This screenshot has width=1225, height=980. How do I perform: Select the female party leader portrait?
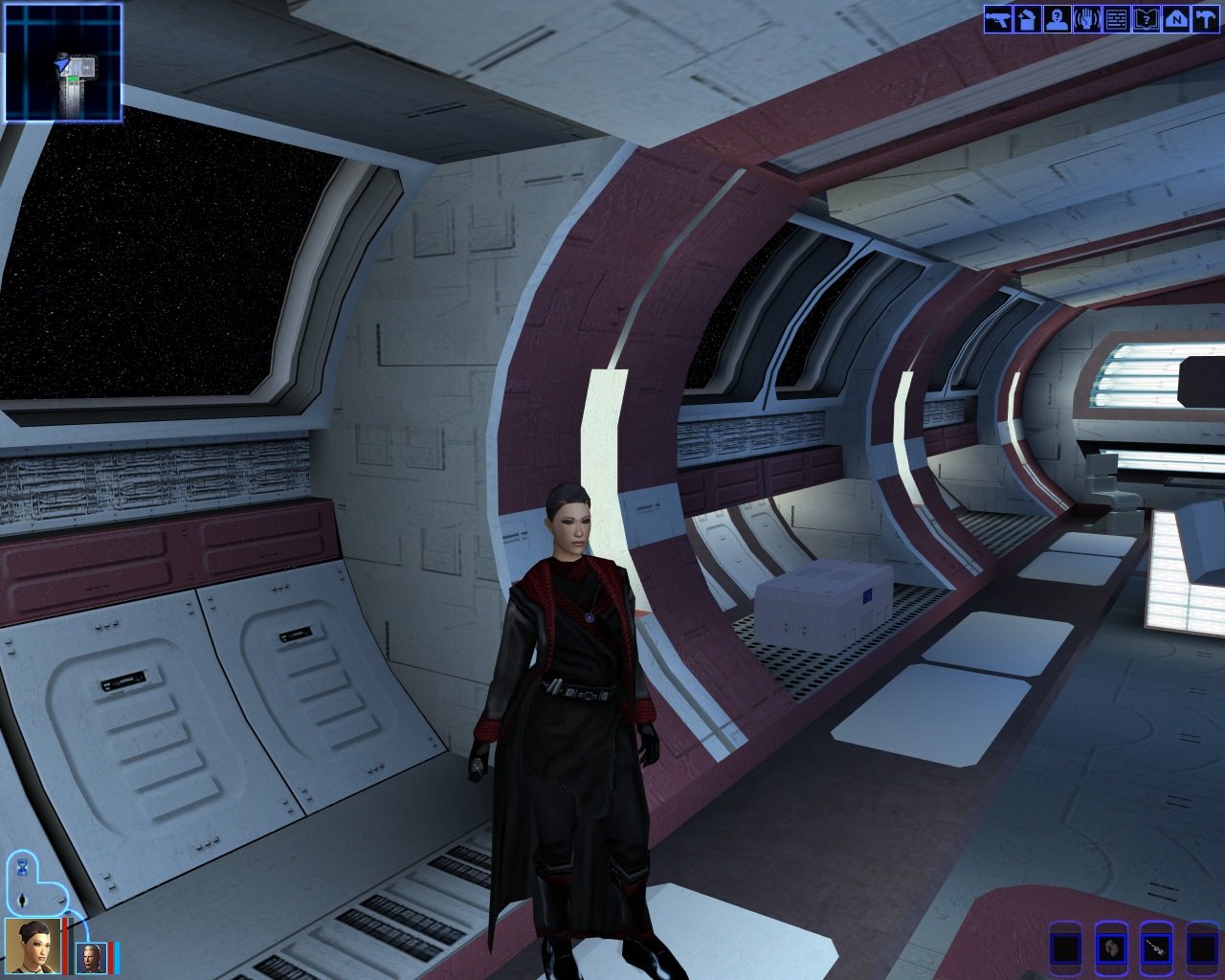click(33, 946)
